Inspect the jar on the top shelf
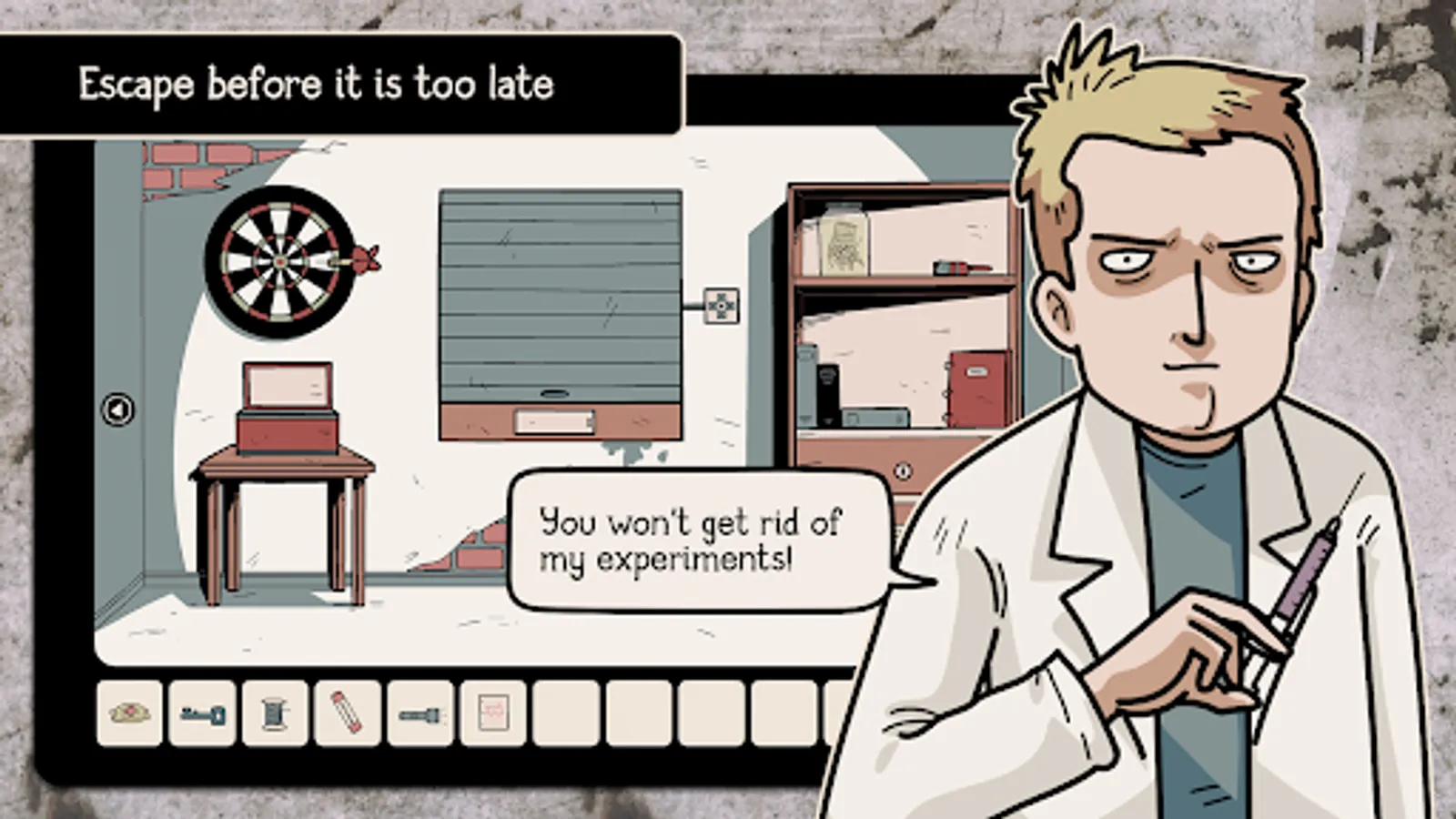 pos(844,241)
